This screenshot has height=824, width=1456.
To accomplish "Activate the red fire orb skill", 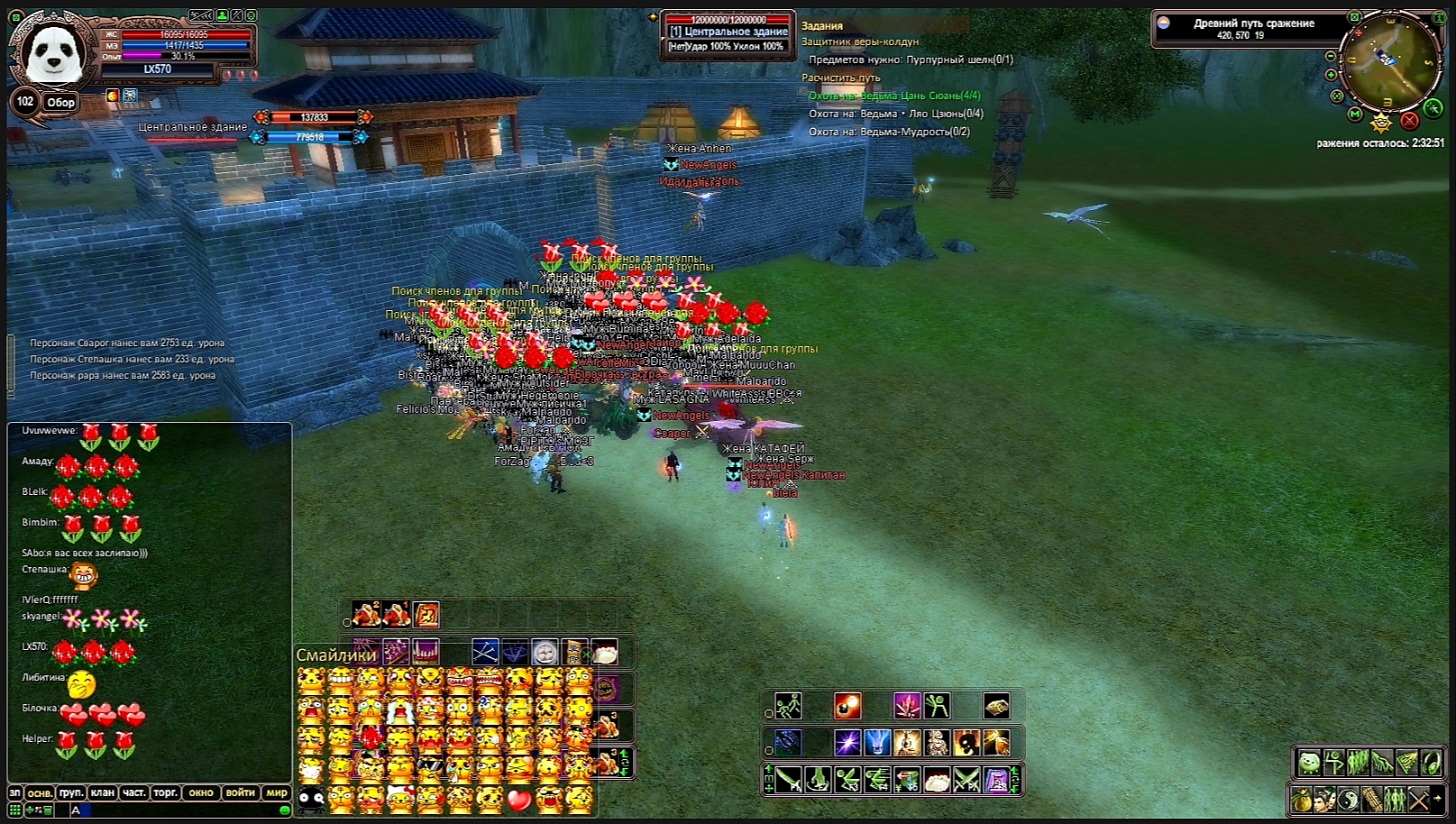I will pos(847,705).
